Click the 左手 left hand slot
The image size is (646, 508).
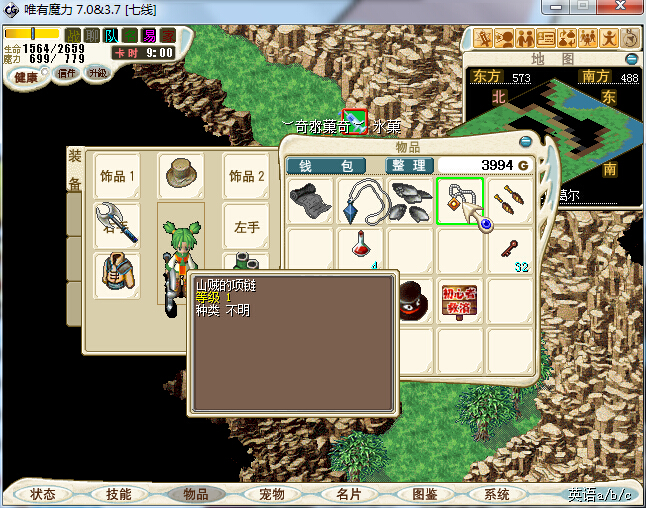(x=246, y=227)
